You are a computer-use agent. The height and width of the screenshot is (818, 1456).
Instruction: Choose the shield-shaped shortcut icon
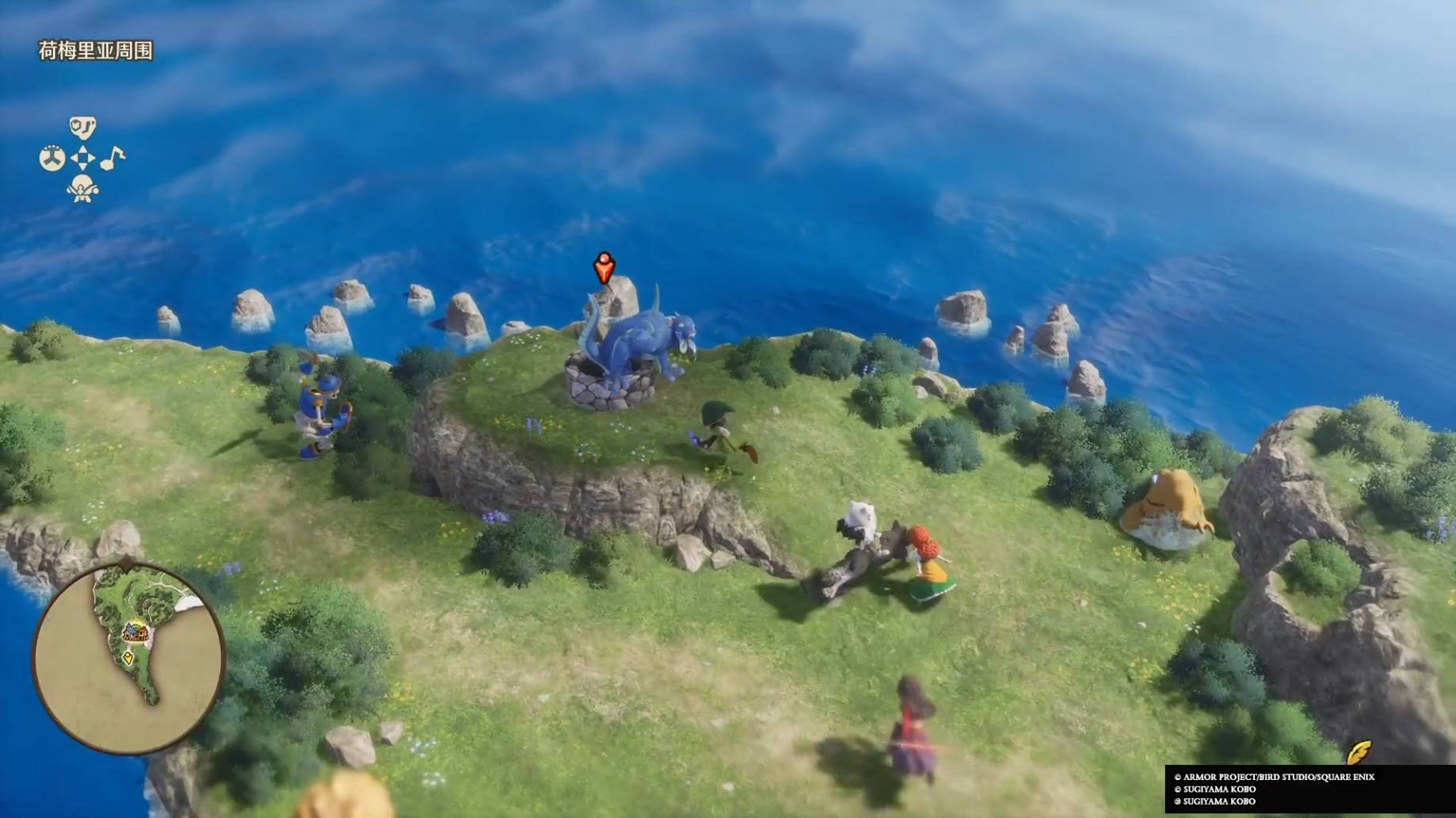82,127
